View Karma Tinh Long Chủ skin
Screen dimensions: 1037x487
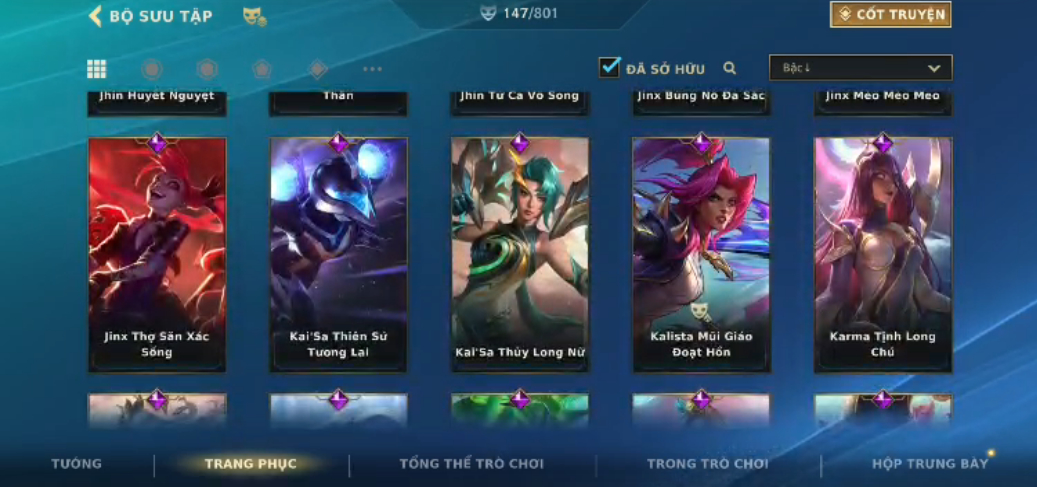[883, 254]
